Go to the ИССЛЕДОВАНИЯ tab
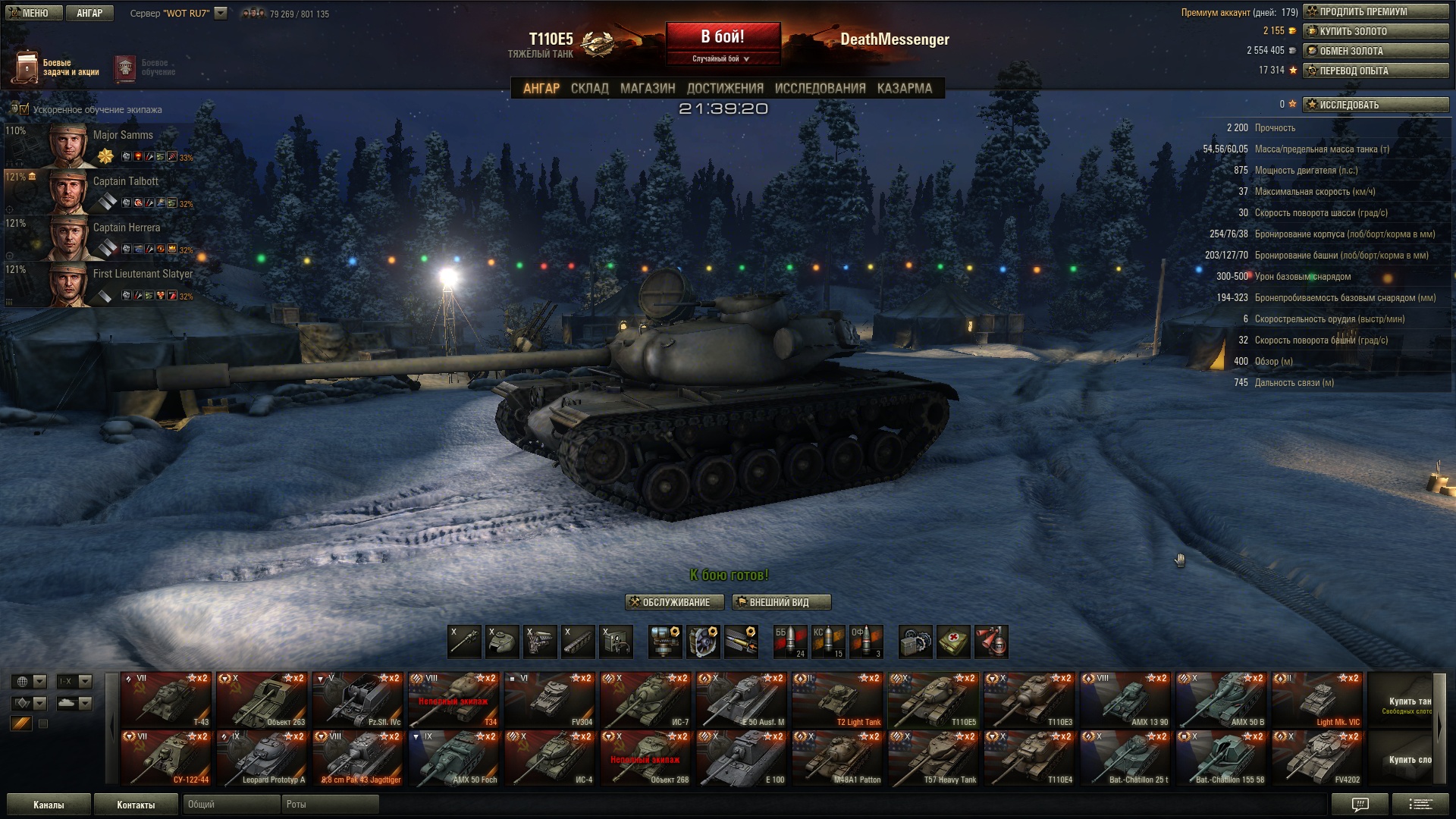Image resolution: width=1456 pixels, height=819 pixels. (x=820, y=89)
